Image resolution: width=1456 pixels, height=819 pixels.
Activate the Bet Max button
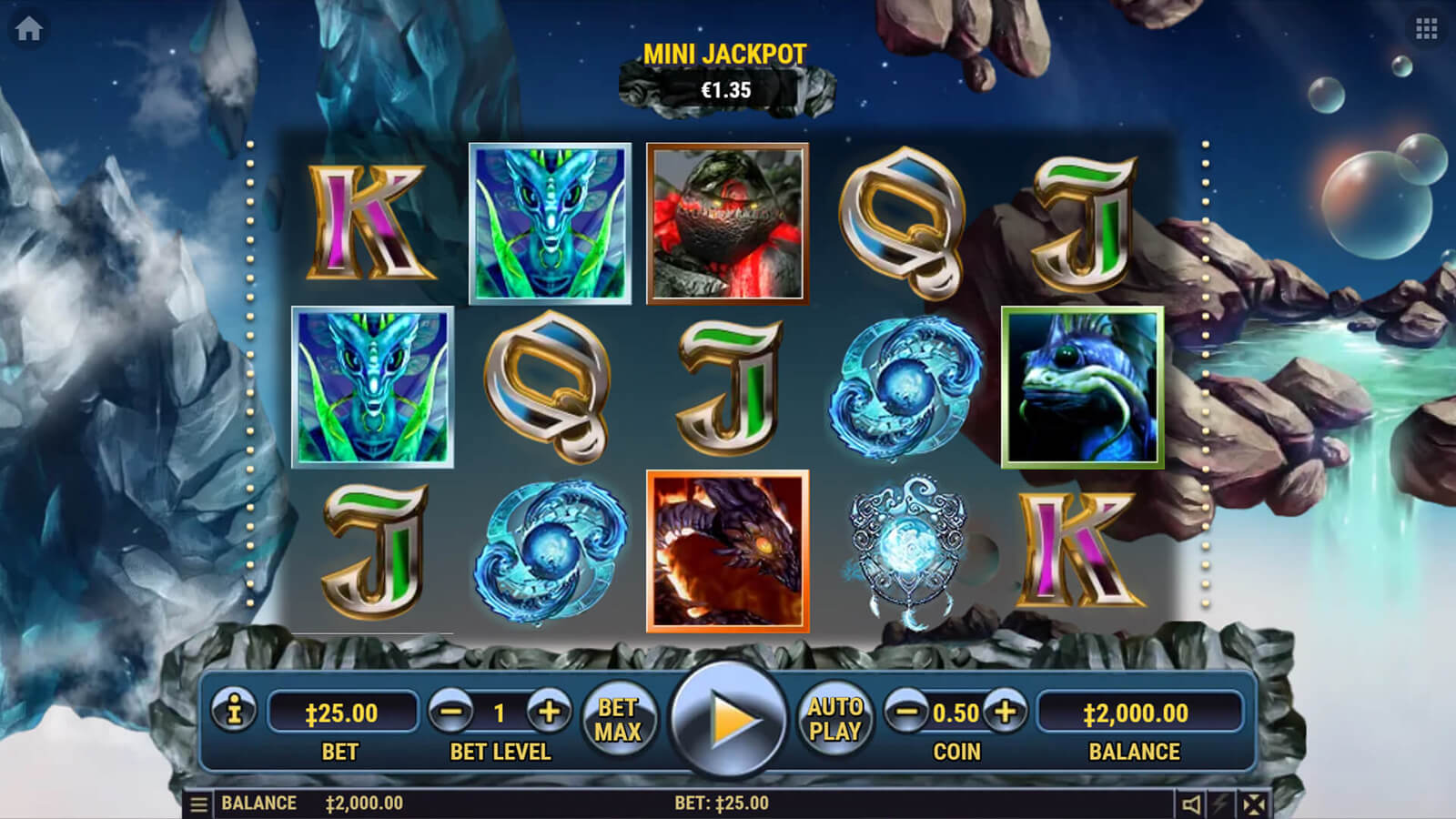coord(618,719)
